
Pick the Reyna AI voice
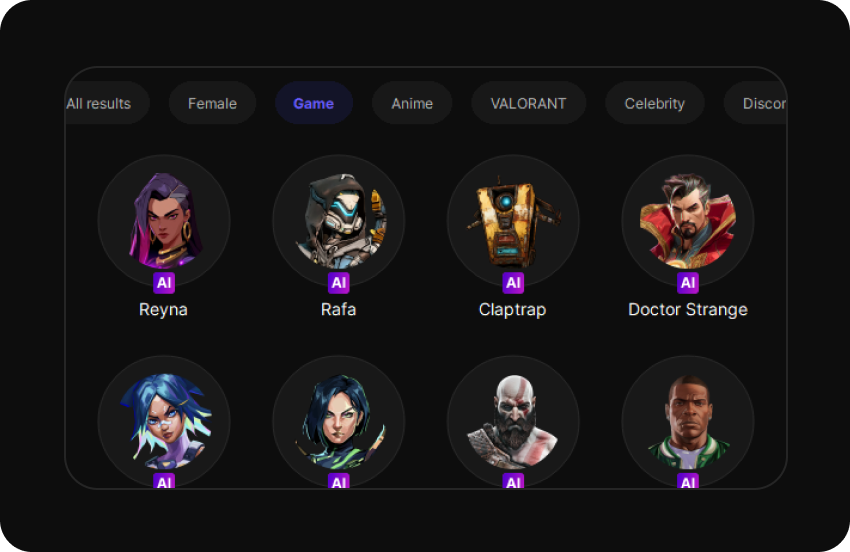pyautogui.click(x=164, y=221)
